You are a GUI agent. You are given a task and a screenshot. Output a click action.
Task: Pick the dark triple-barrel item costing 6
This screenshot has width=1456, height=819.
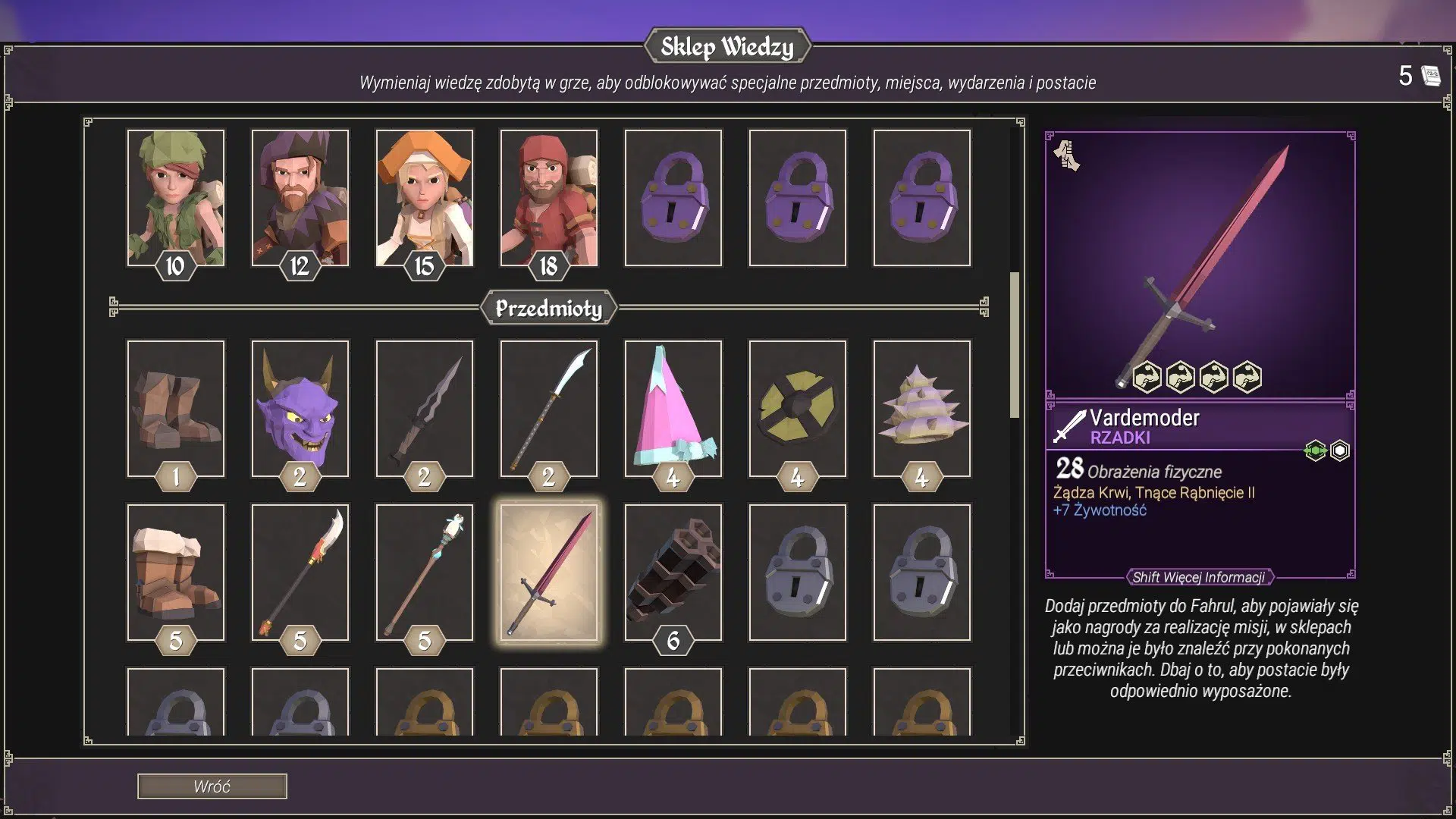pos(673,572)
